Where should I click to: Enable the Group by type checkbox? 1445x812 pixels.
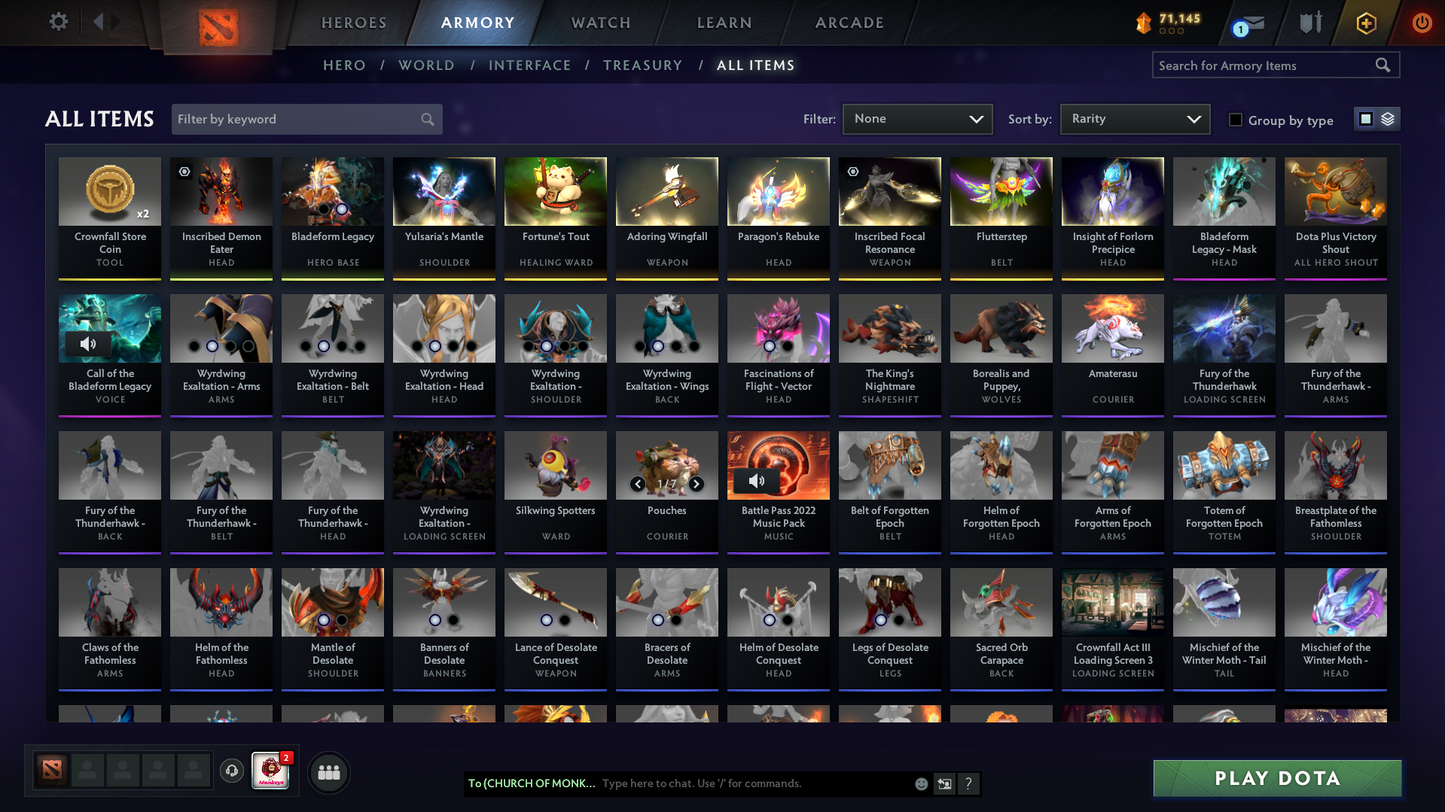(x=1235, y=120)
